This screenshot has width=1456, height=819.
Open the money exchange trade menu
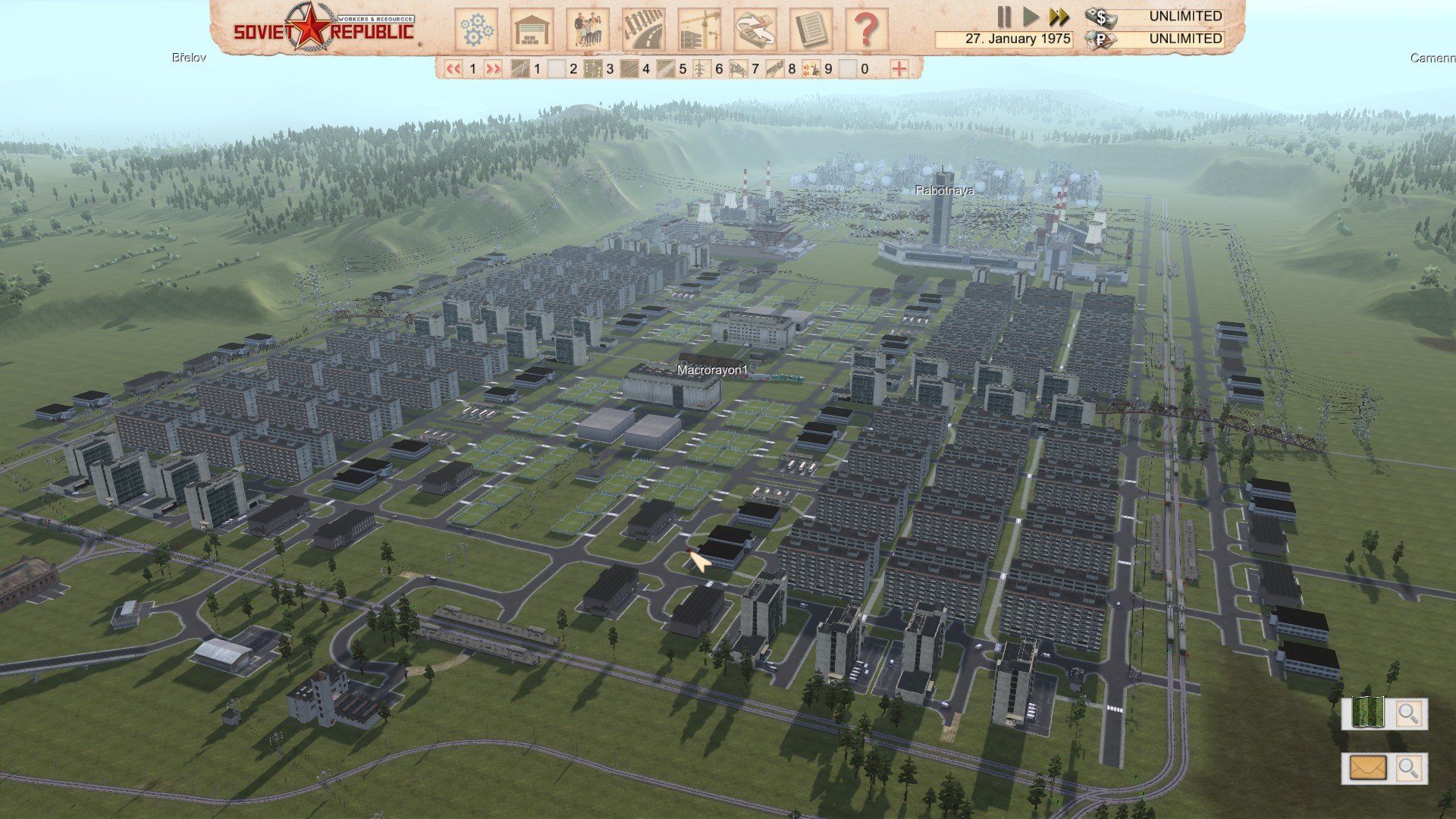click(755, 30)
